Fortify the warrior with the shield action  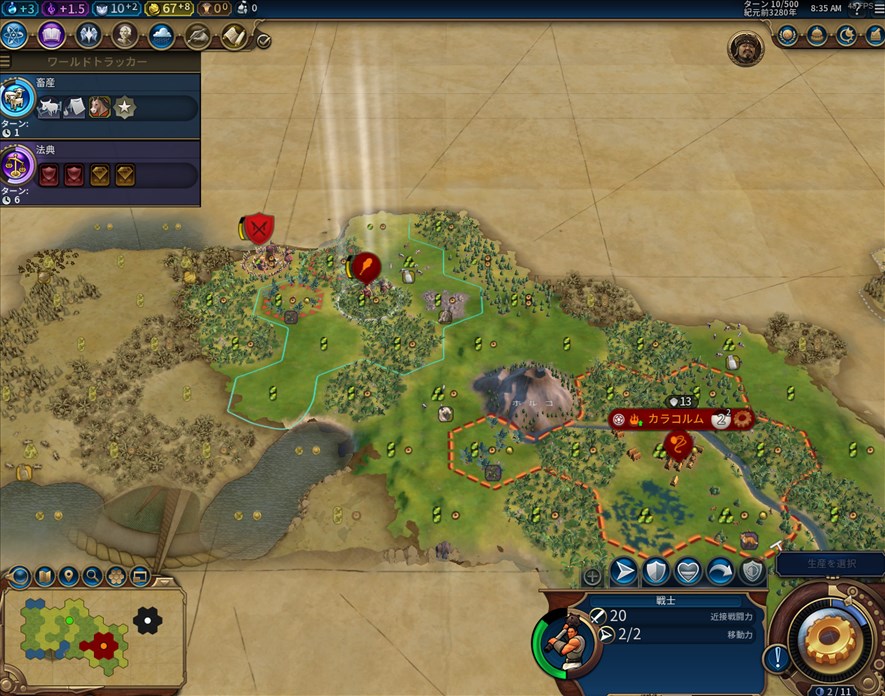click(x=656, y=572)
